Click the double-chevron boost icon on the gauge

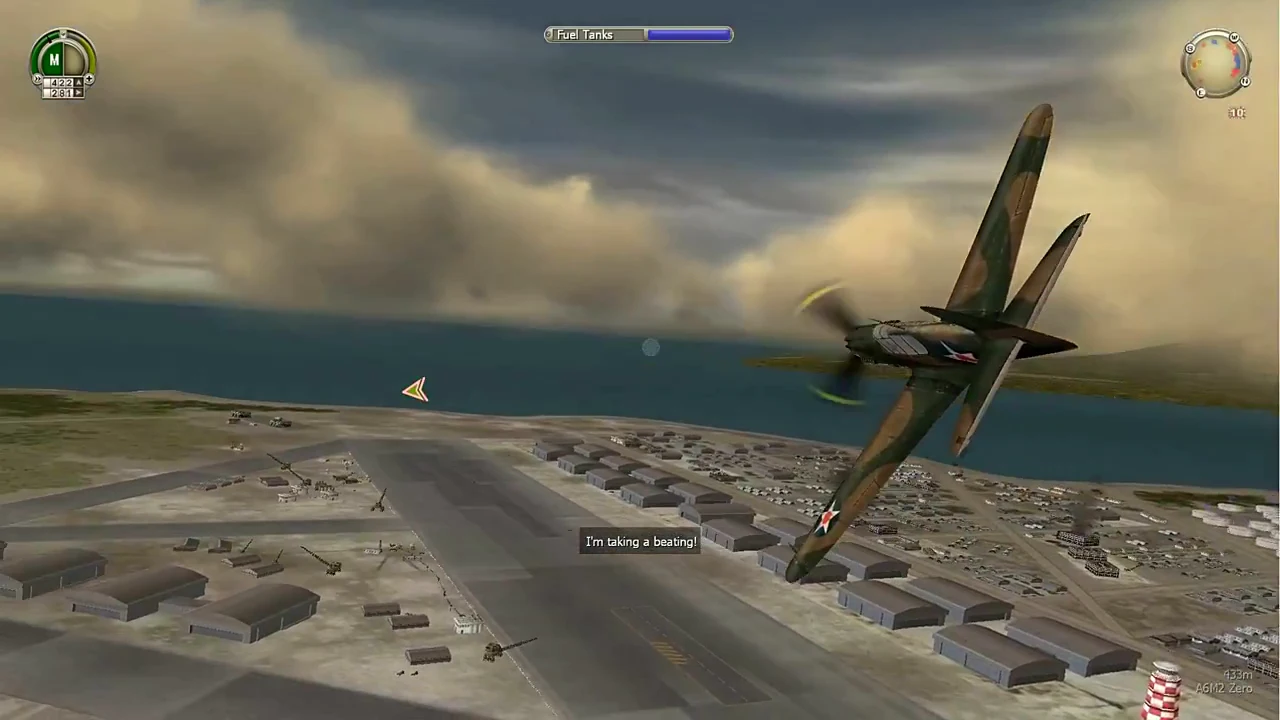(x=37, y=78)
